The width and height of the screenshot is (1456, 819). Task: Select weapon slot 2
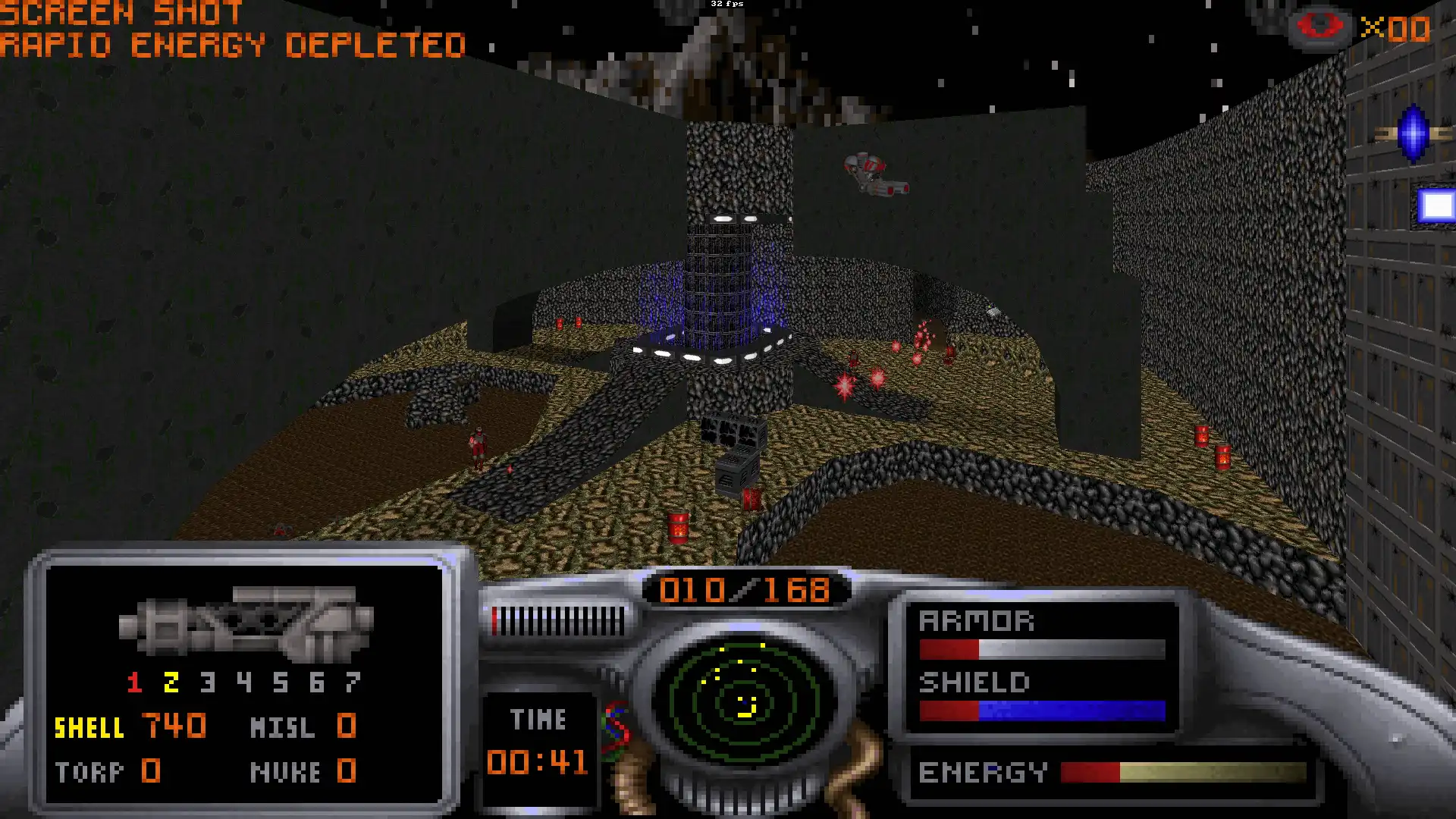[171, 682]
